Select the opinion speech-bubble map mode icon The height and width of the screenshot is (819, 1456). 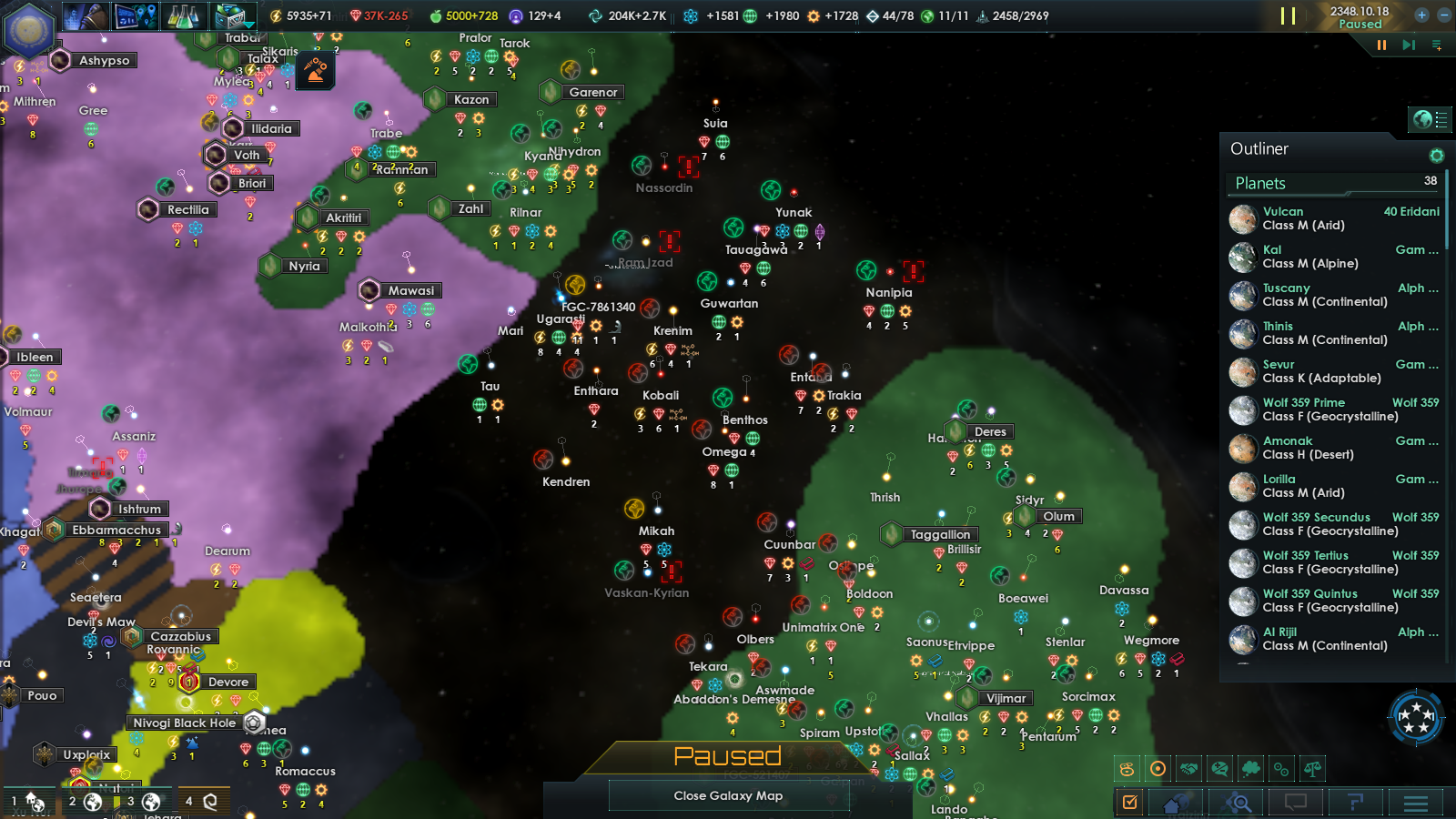1218,769
